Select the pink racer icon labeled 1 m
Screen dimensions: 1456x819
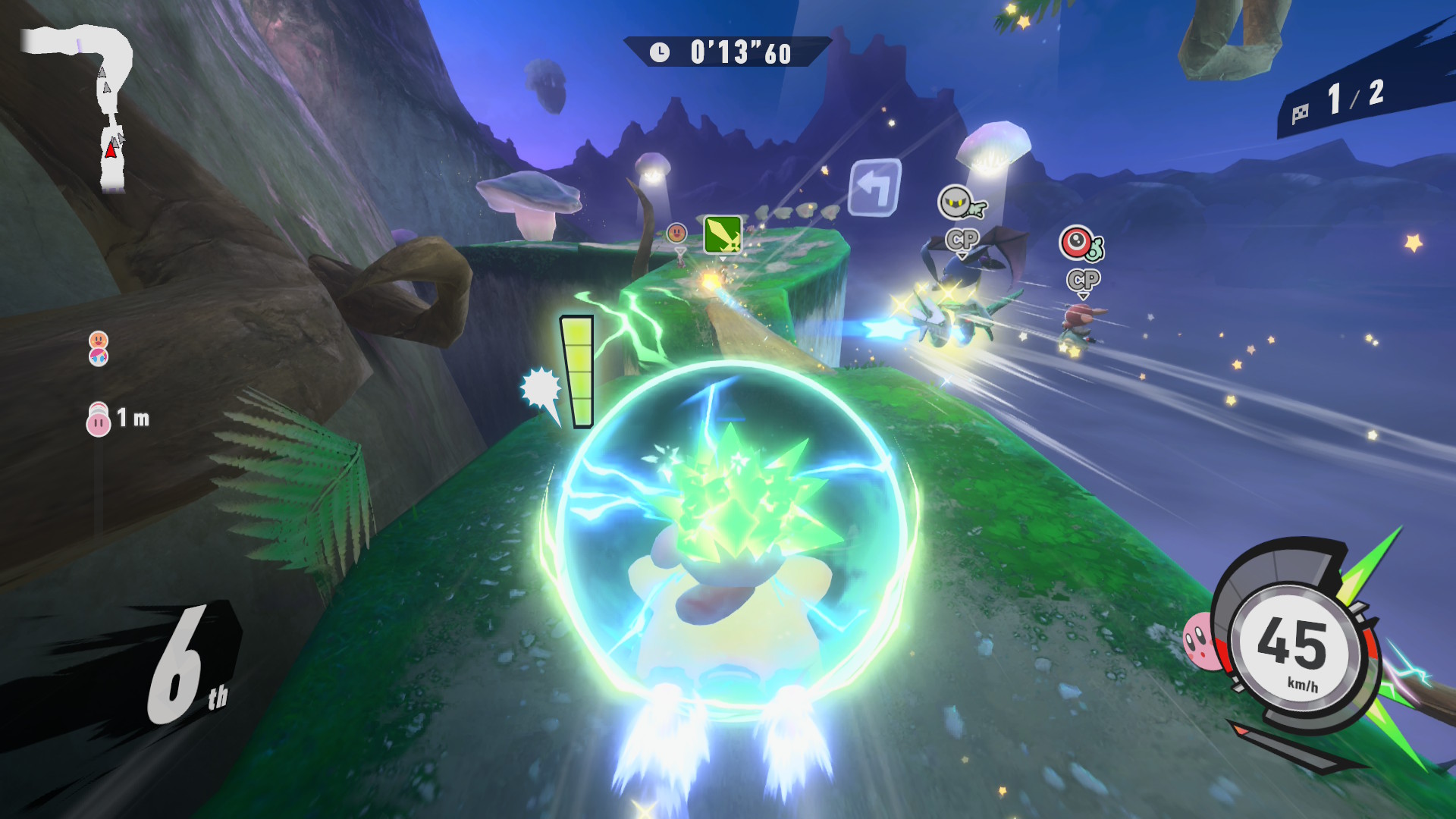[99, 419]
